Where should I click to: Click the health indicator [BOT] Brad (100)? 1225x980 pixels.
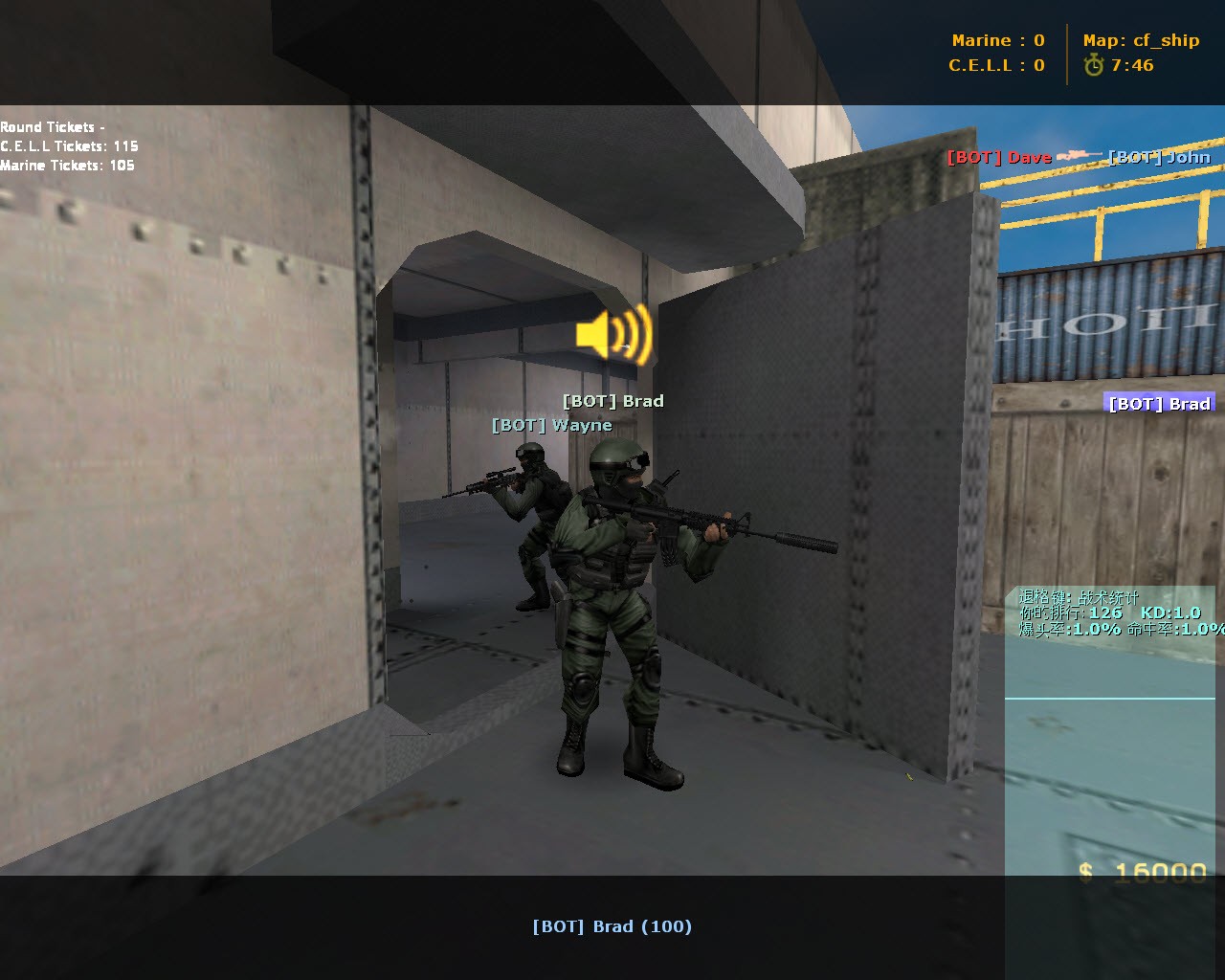coord(612,926)
